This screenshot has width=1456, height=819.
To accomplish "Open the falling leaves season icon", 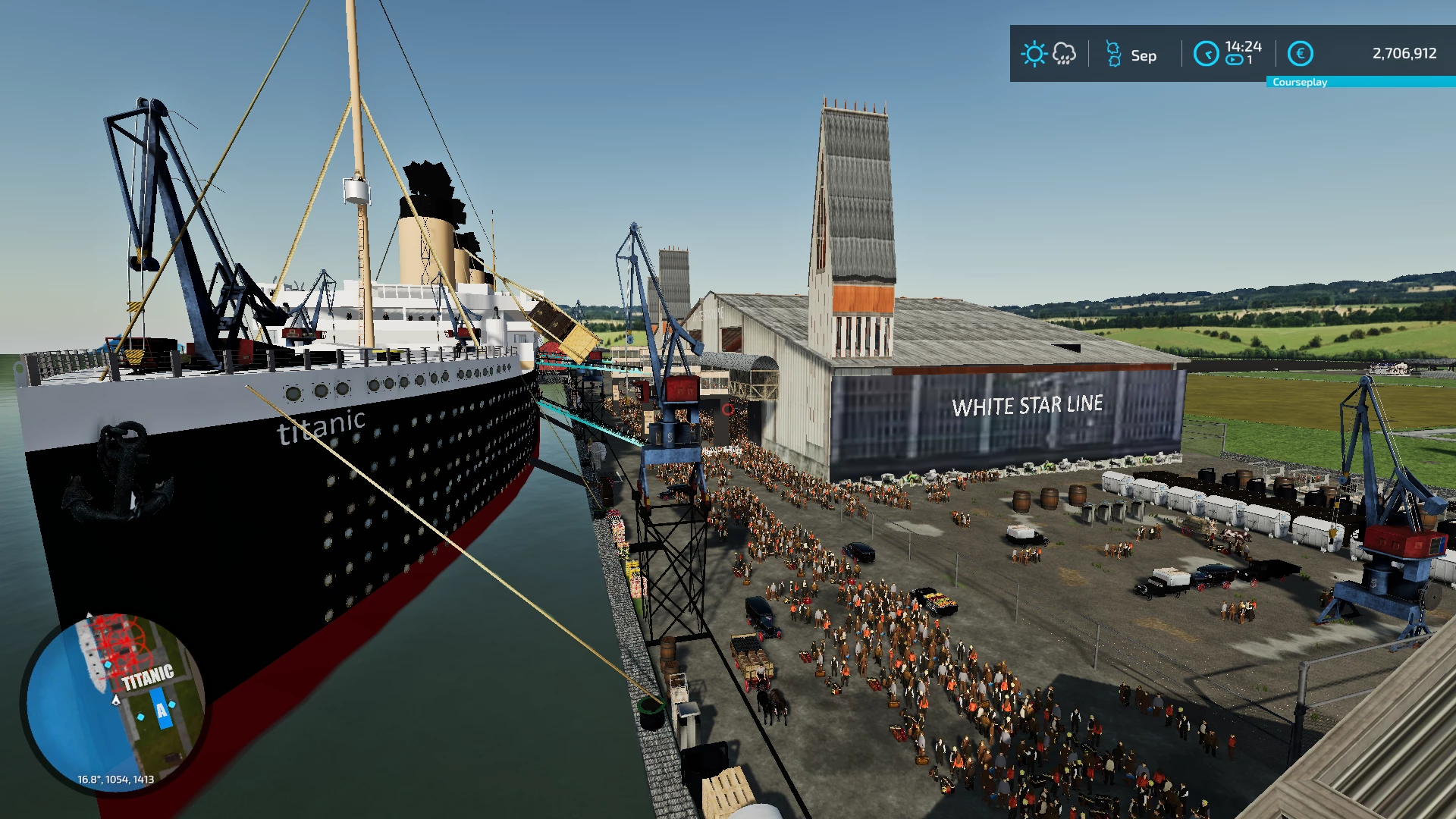I will coord(1113,53).
